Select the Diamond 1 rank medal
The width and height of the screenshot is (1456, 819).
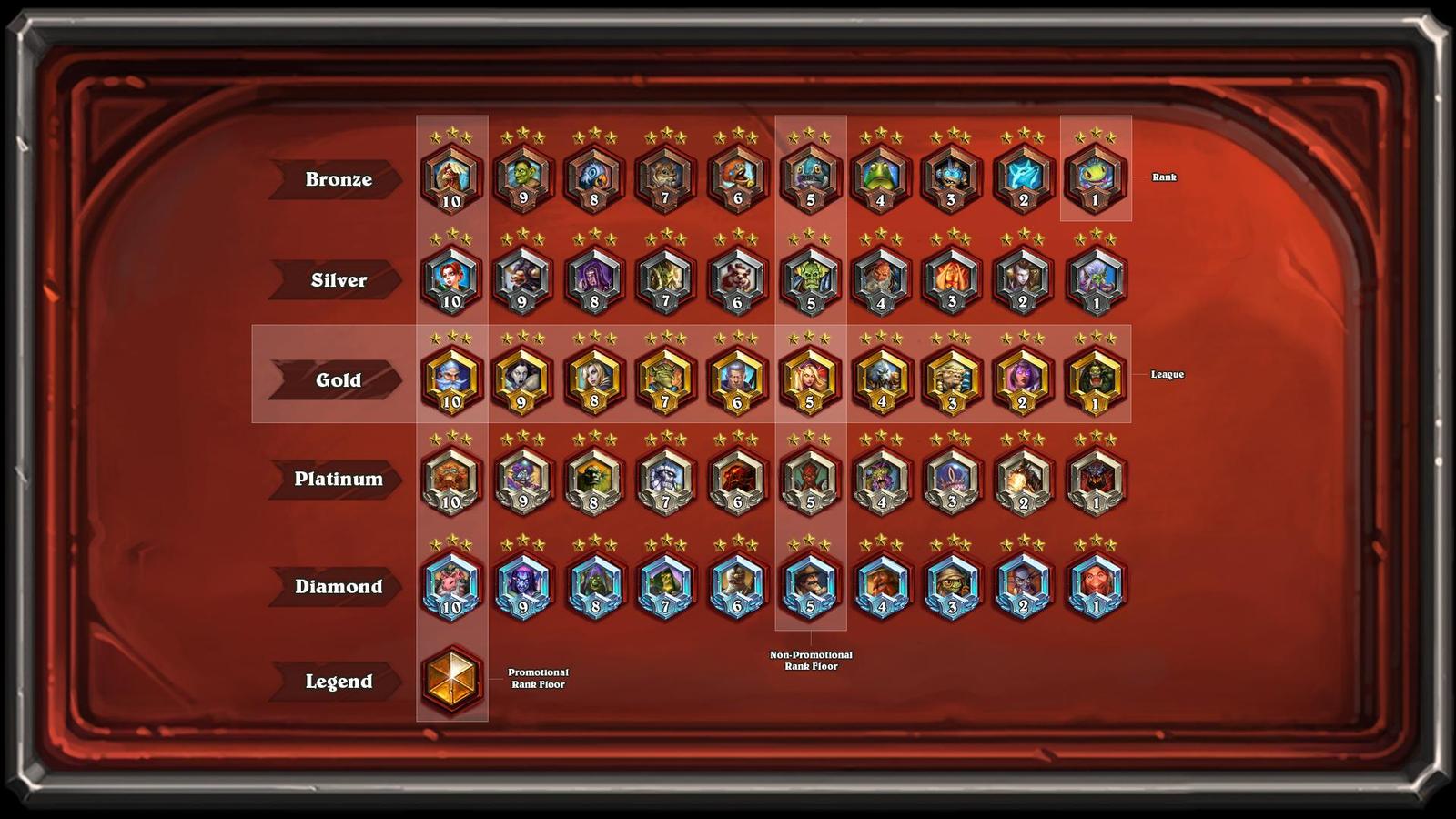(x=1095, y=587)
